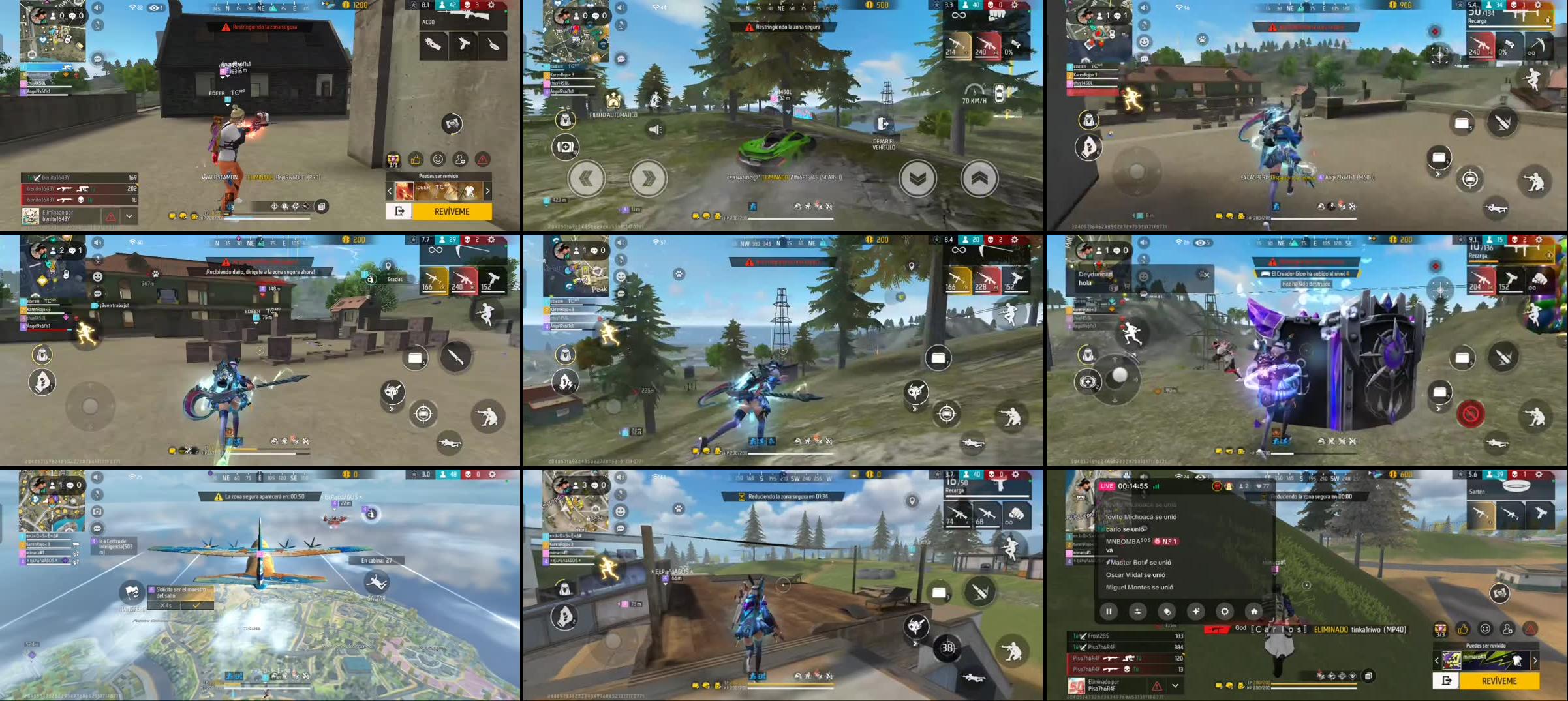1568x701 pixels.
Task: Open the stream settings gear in the LIVE panel
Action: pyautogui.click(x=1225, y=612)
